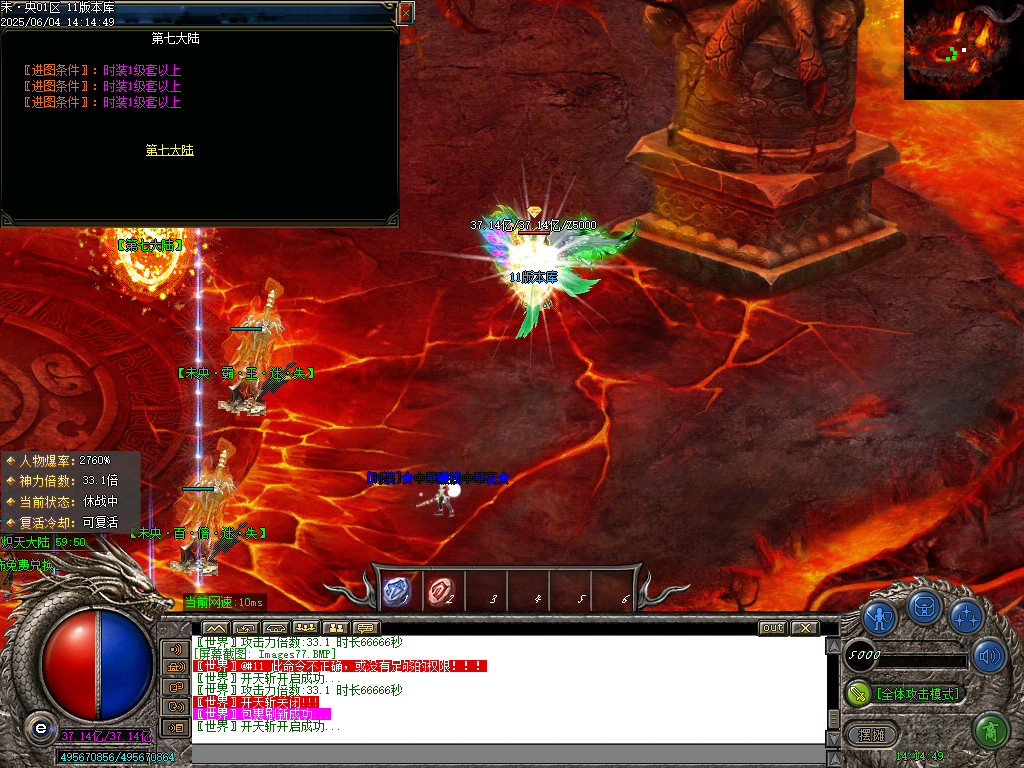Follow the yellow 第七大陆 teleport link
This screenshot has height=768, width=1024.
coord(169,150)
